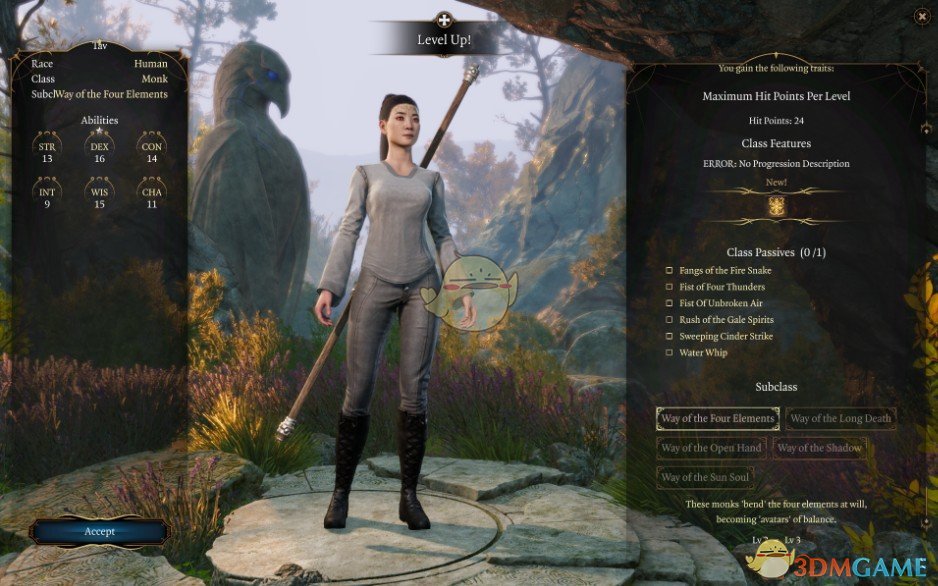The image size is (938, 586).
Task: Check Rush of the Gale Spirits
Action: pos(670,320)
